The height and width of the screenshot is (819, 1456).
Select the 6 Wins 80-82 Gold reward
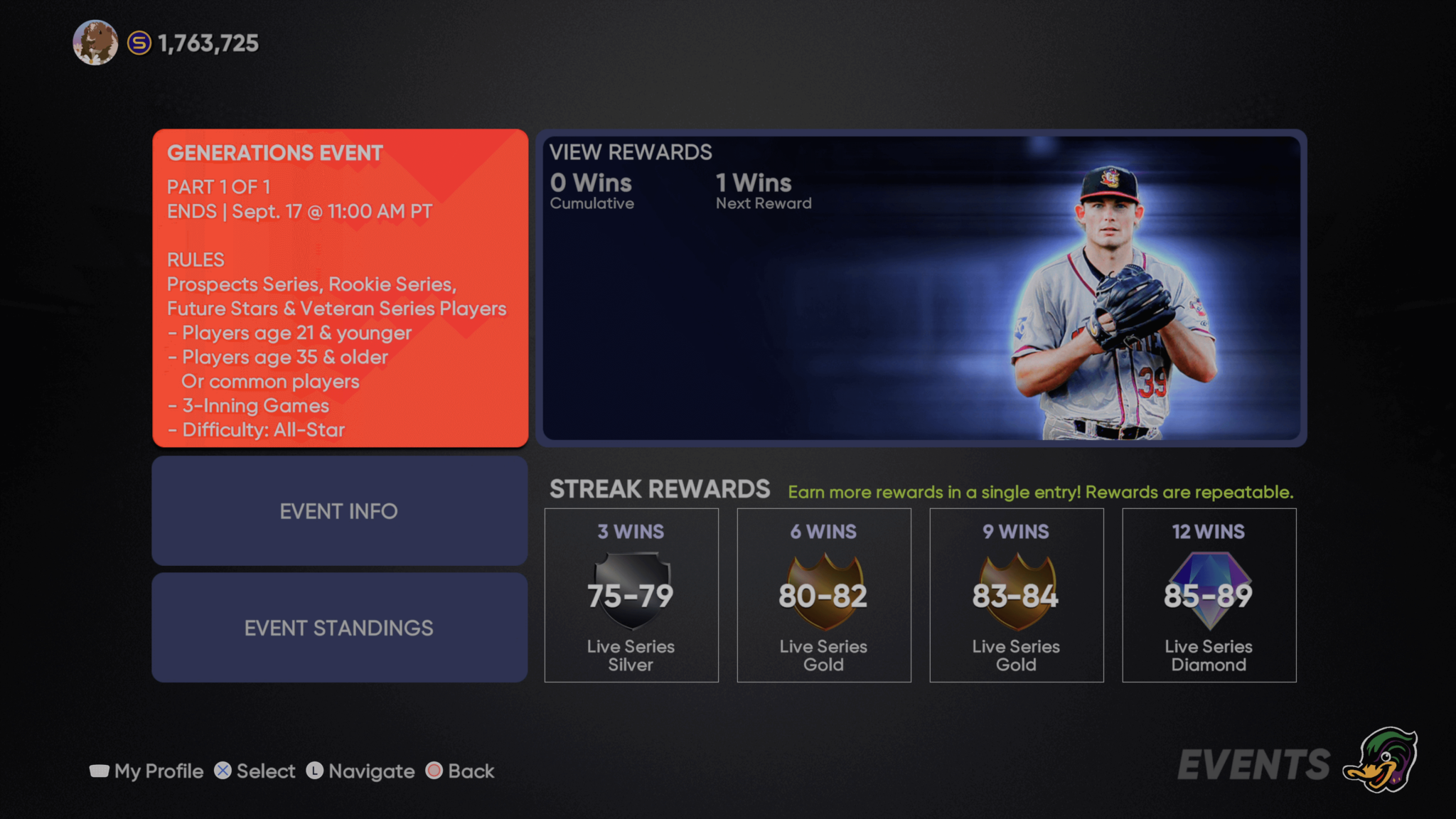coord(823,595)
